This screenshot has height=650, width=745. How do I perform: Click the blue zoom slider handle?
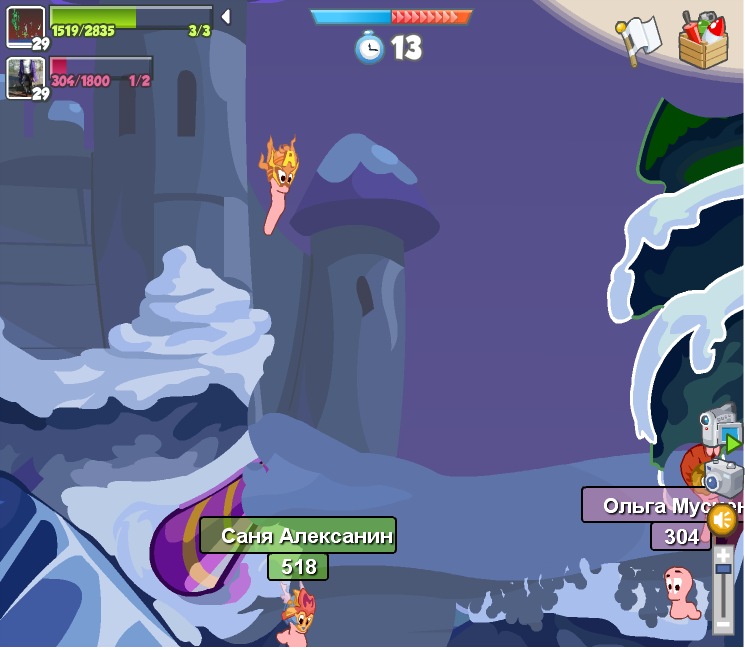[x=723, y=569]
